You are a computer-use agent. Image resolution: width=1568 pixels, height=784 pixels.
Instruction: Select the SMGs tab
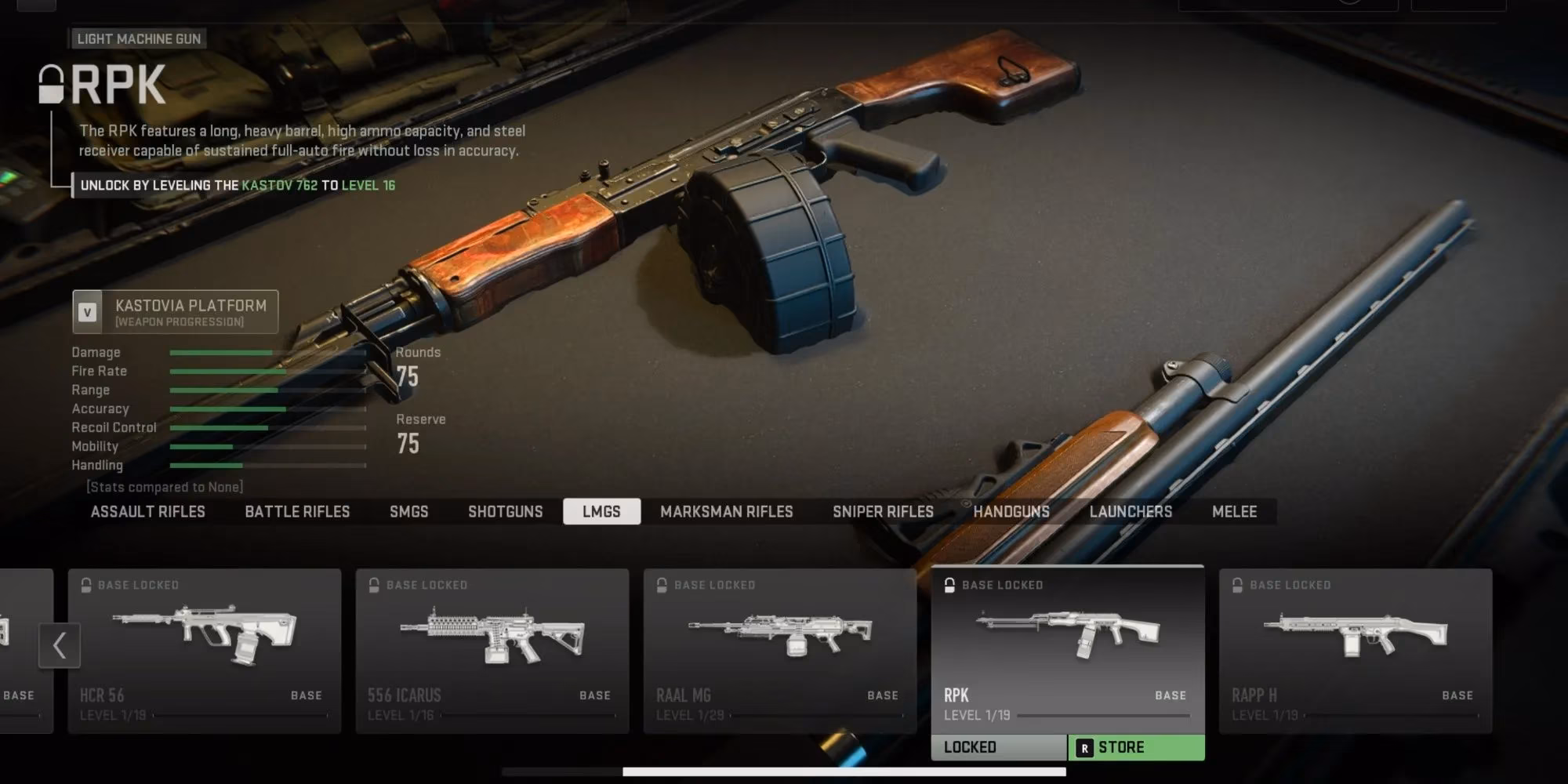click(408, 512)
